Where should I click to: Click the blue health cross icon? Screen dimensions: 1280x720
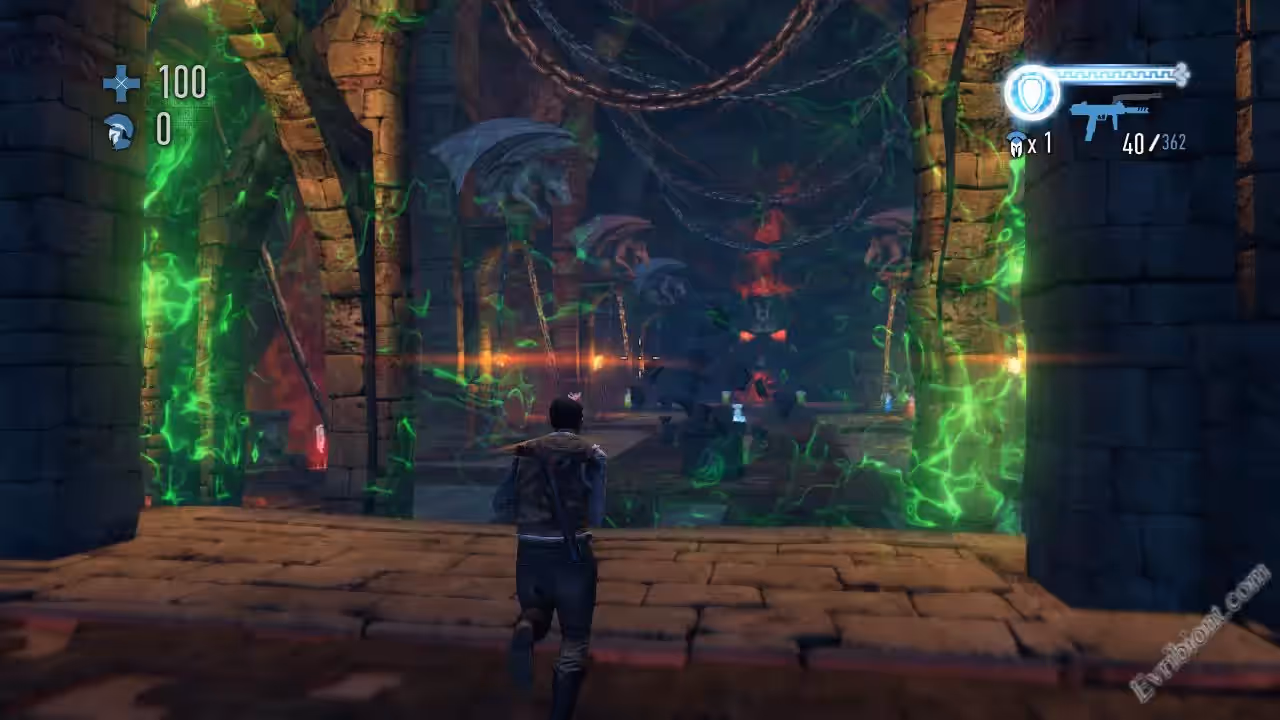pyautogui.click(x=121, y=83)
